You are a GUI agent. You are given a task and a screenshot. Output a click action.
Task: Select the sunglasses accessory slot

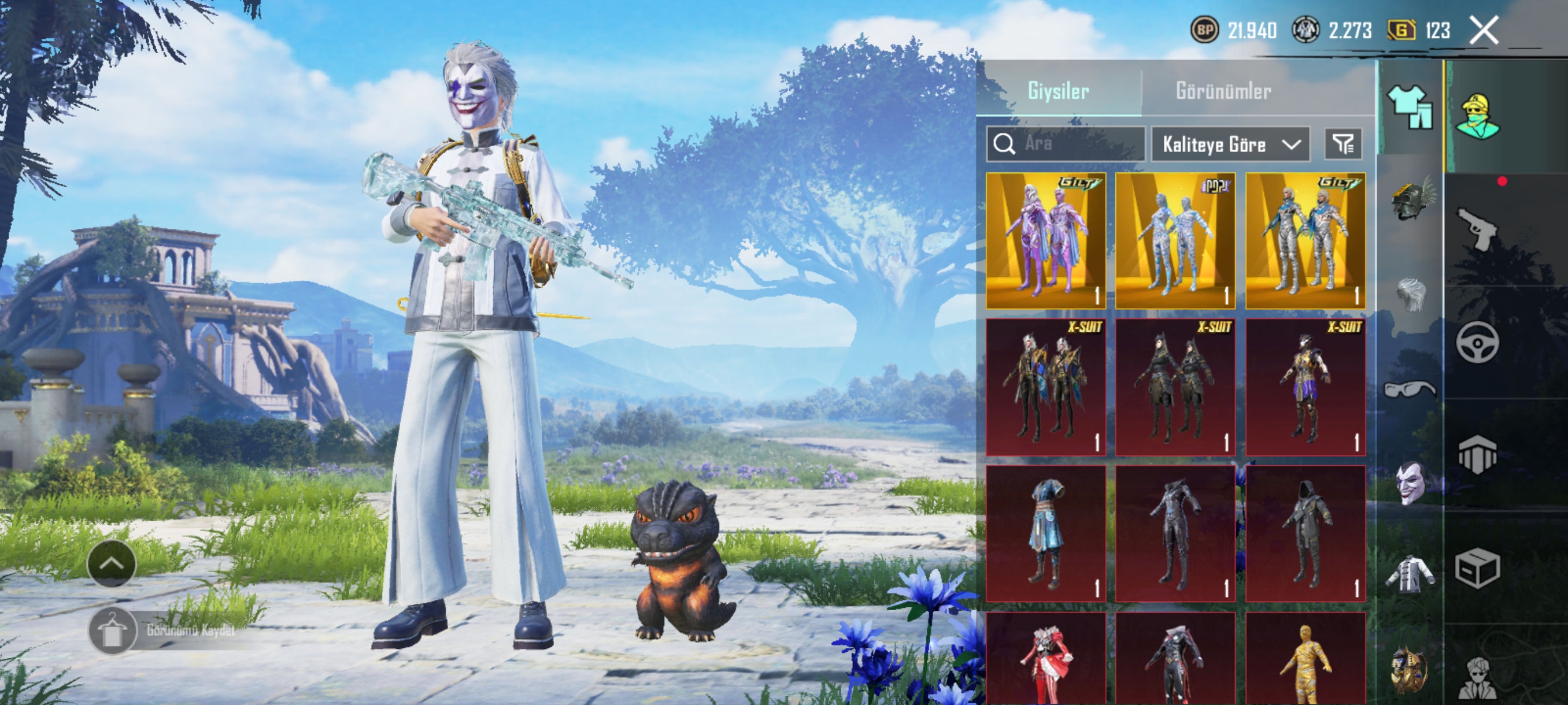pos(1410,388)
